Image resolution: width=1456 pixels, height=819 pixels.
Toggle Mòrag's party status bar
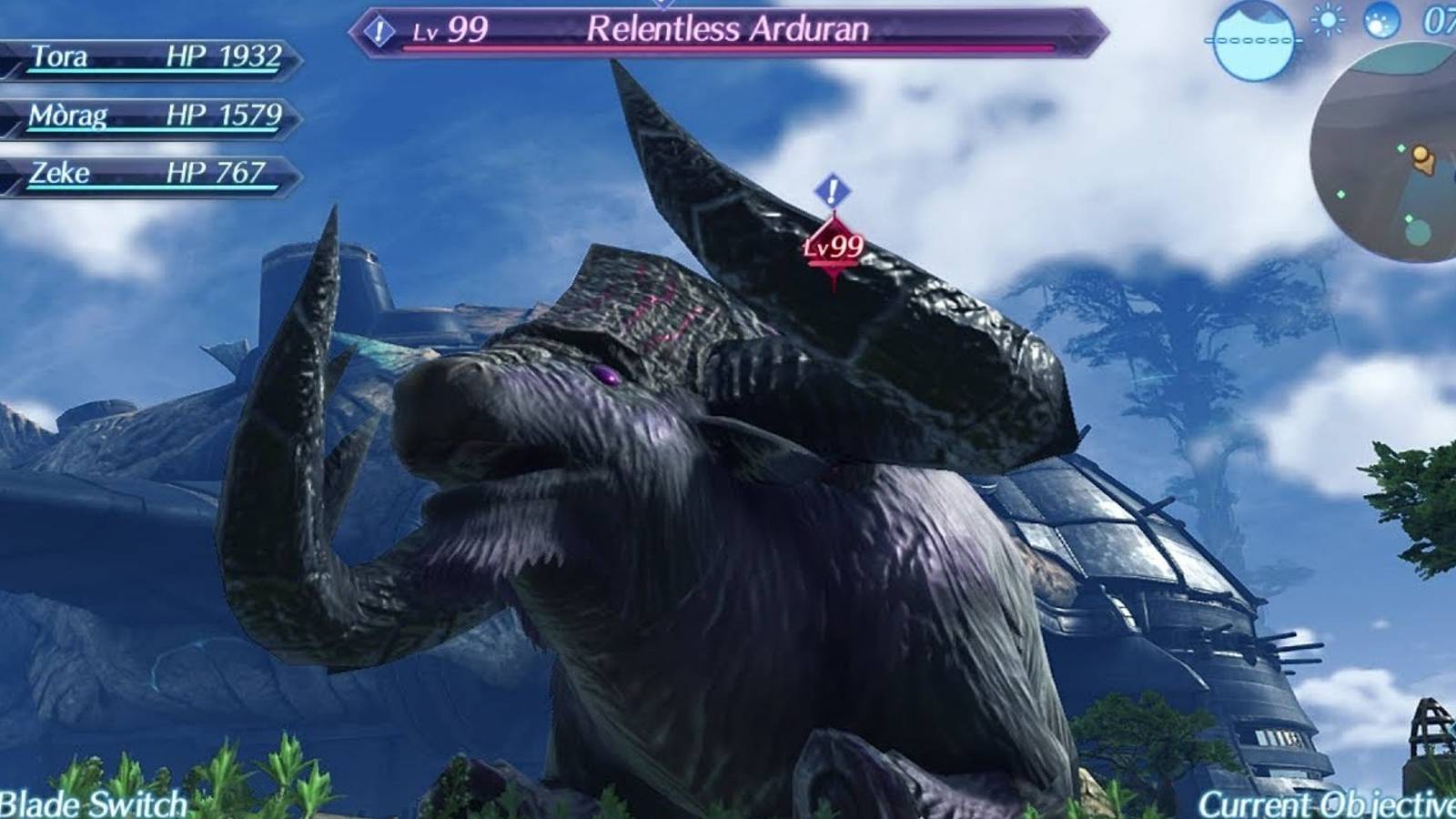tap(146, 114)
